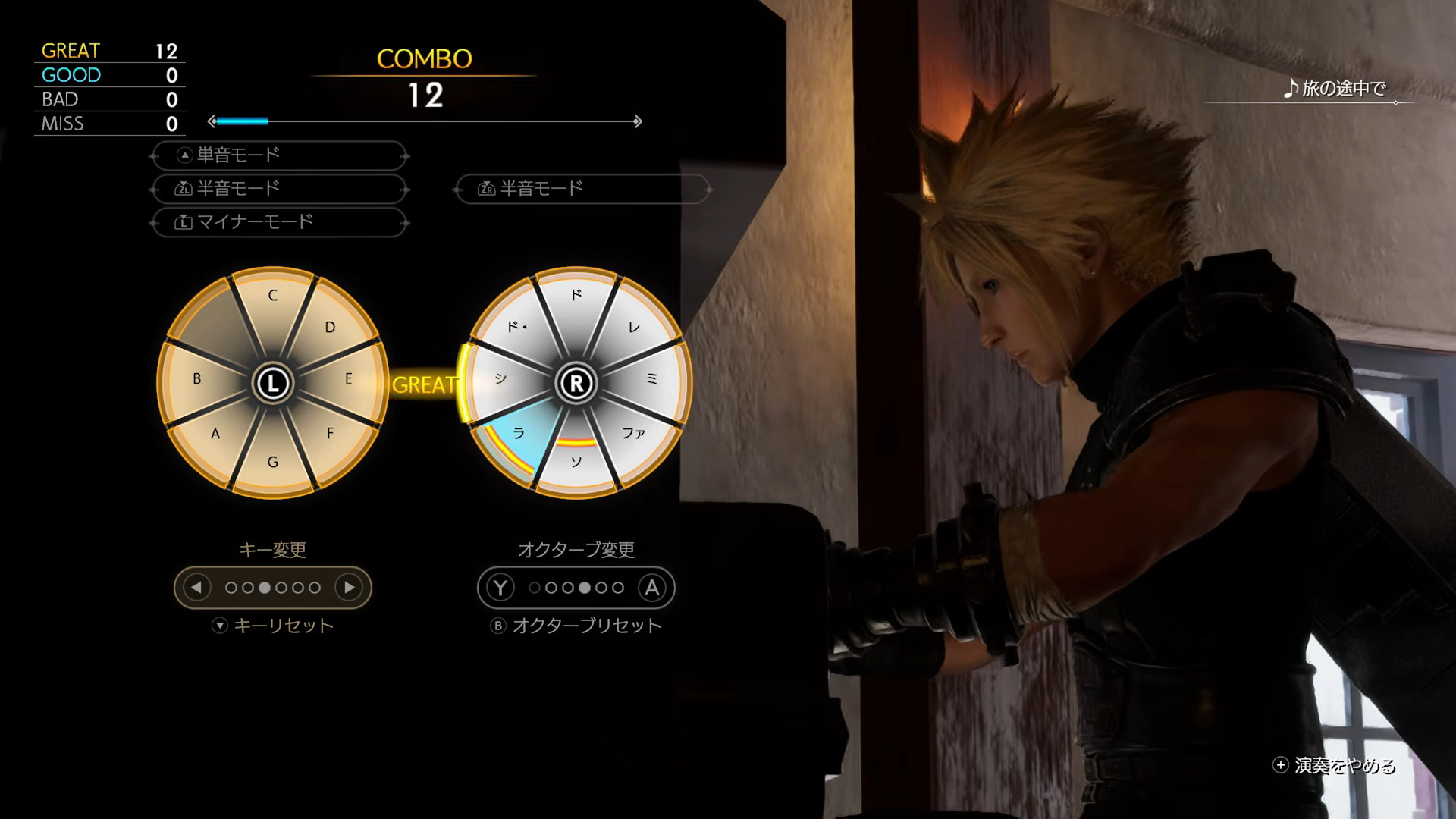Screen dimensions: 1456x819
Task: Click the ZL icon on the left 半音モード pill
Action: coord(184,189)
